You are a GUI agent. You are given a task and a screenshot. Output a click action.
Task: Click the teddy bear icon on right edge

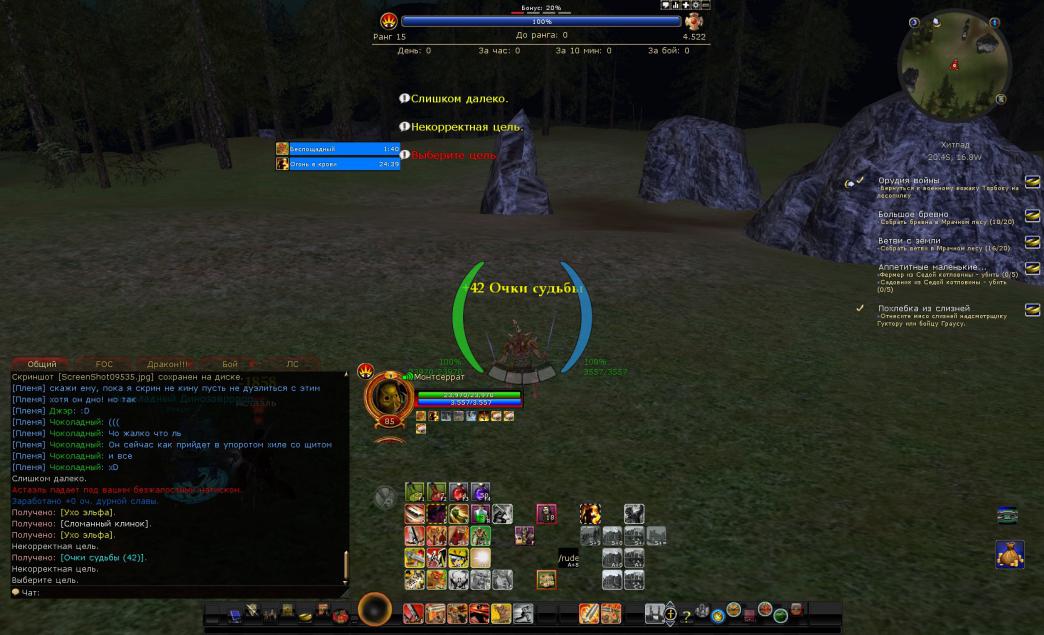pos(1009,553)
